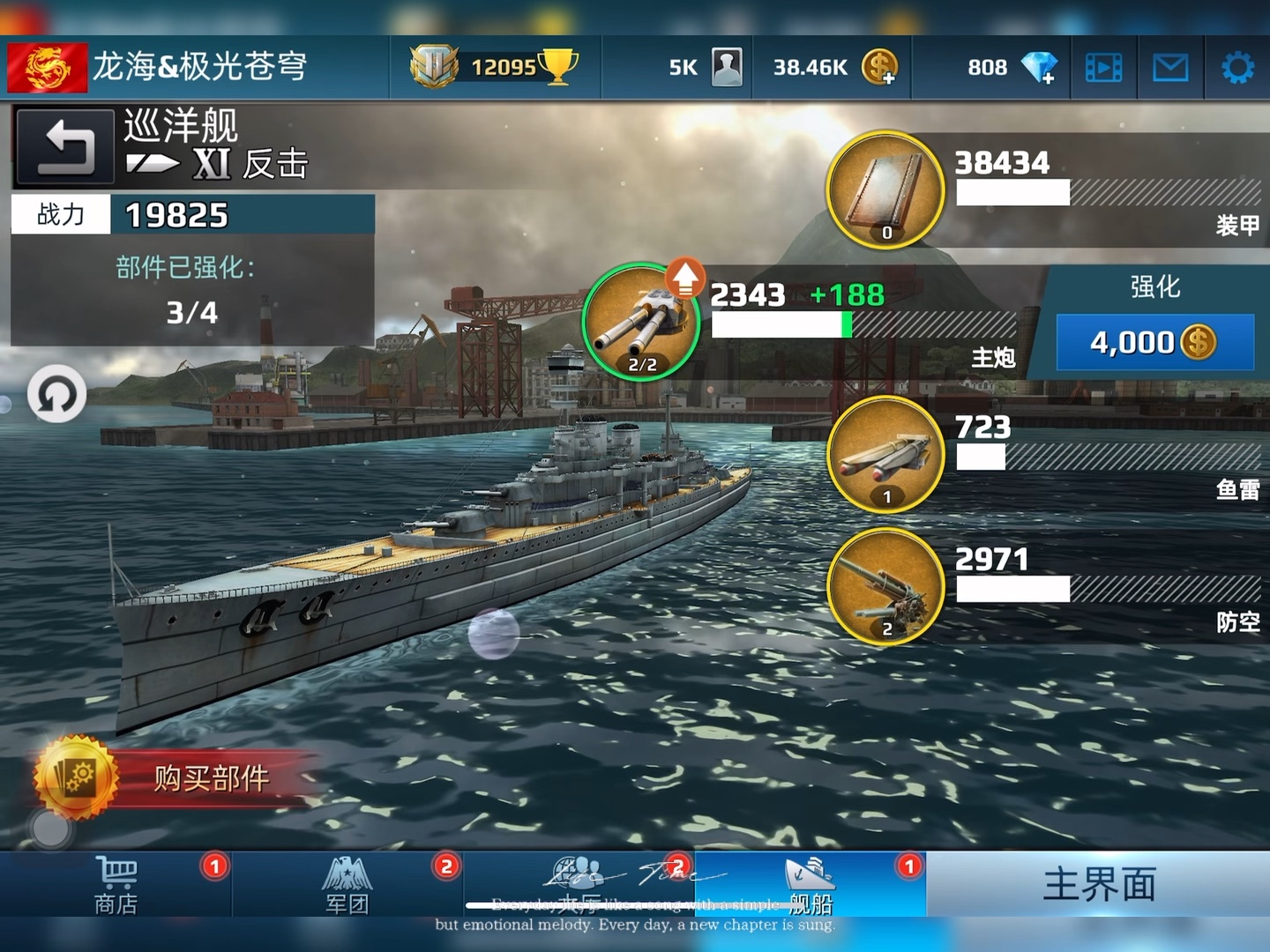
Task: Return via the 主界面 main interface button
Action: (1098, 881)
